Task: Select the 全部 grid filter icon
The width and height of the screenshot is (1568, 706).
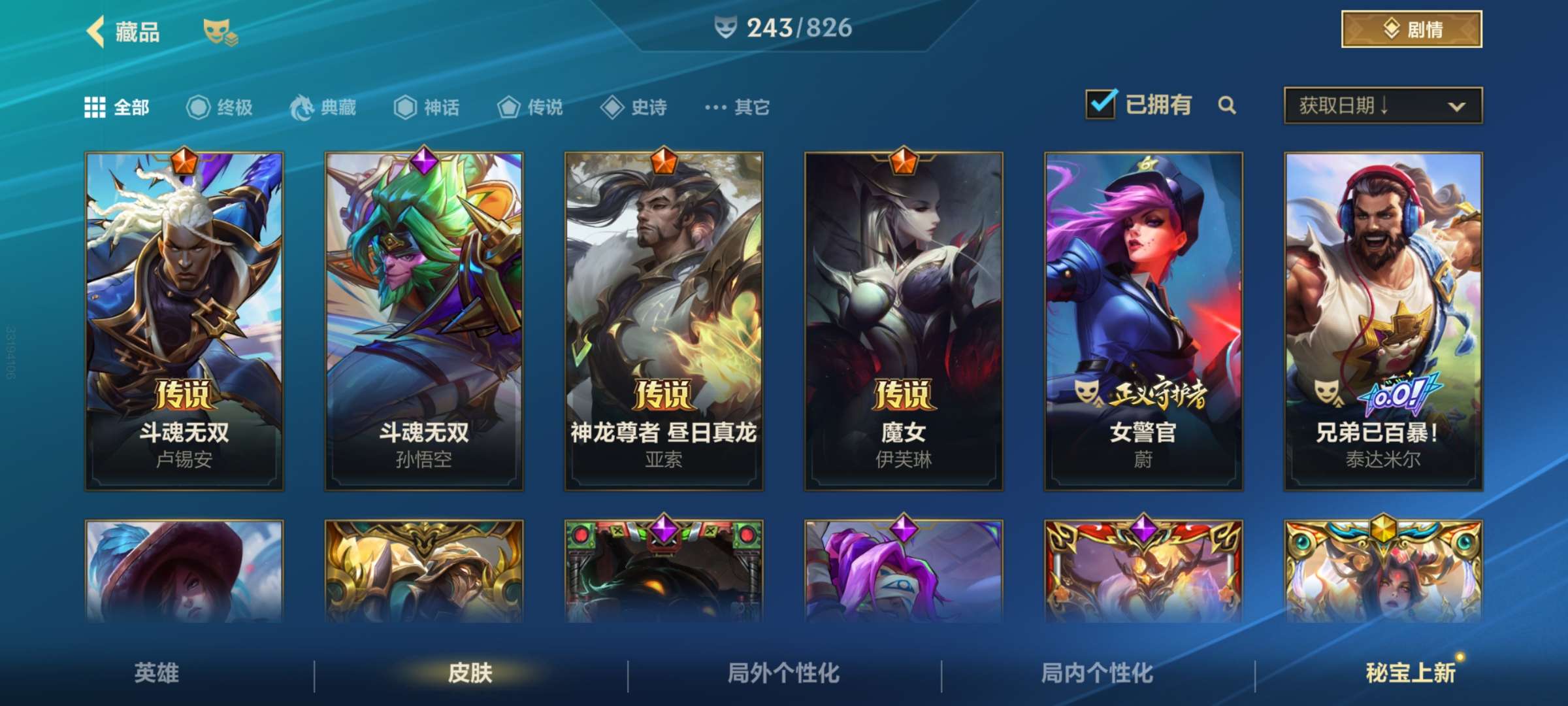Action: 95,107
